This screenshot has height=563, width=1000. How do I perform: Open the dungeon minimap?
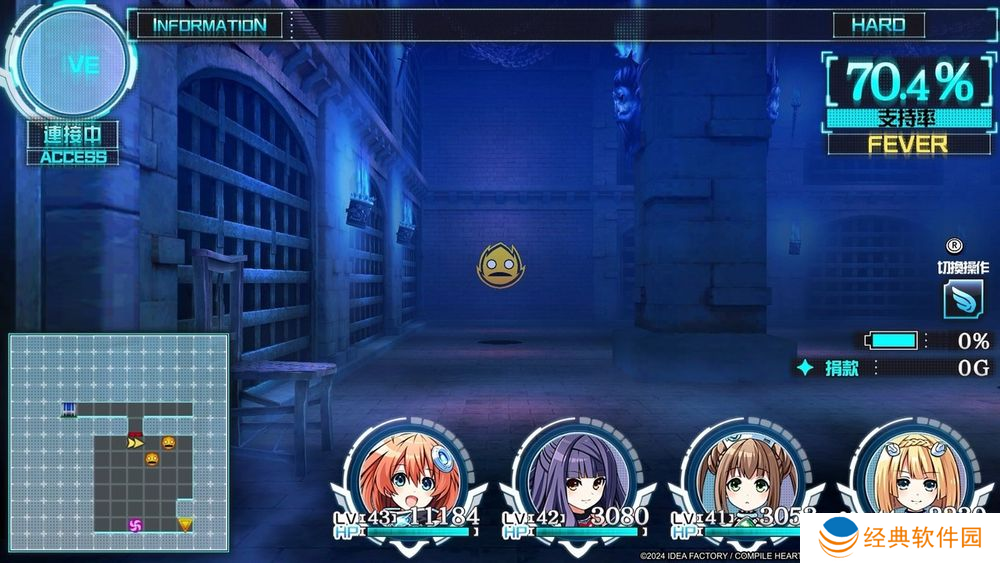tap(118, 442)
